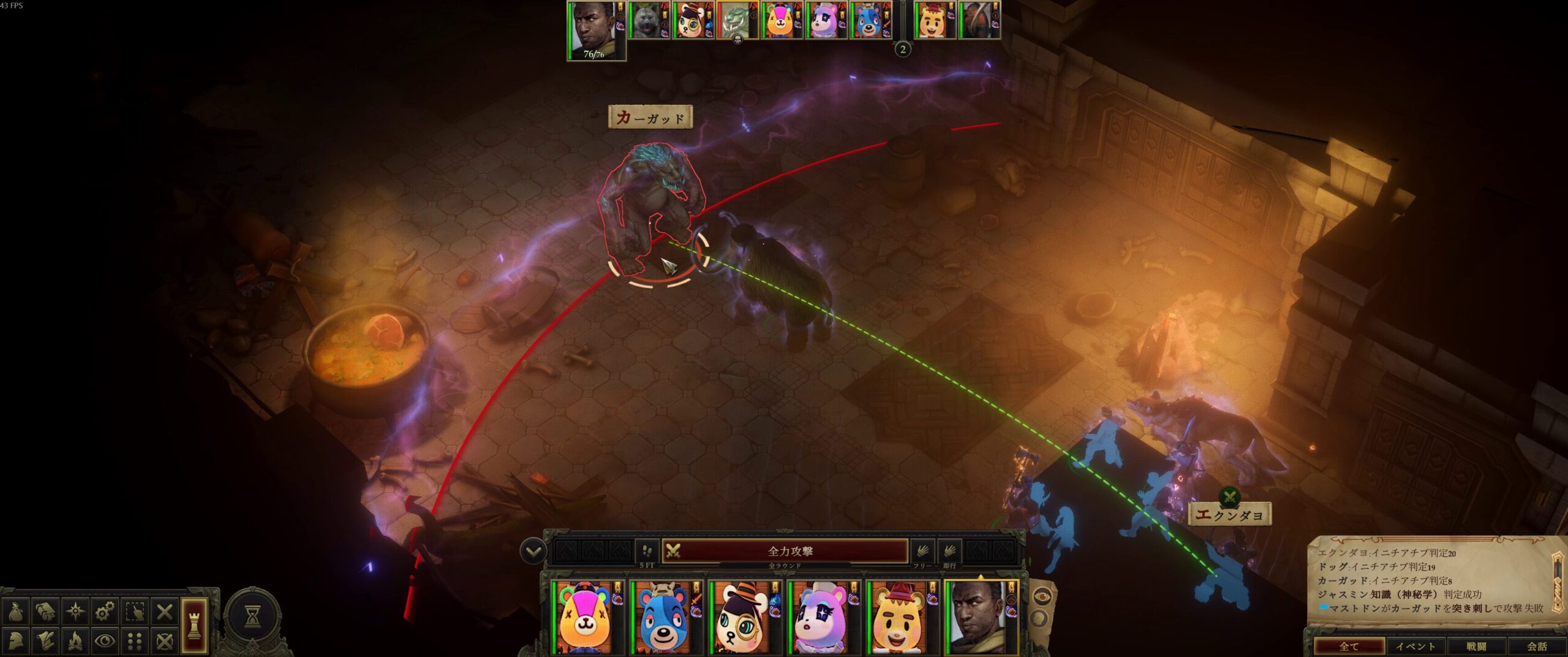The height and width of the screenshot is (657, 1568).
Task: End turn using the hourglass button
Action: (x=252, y=618)
